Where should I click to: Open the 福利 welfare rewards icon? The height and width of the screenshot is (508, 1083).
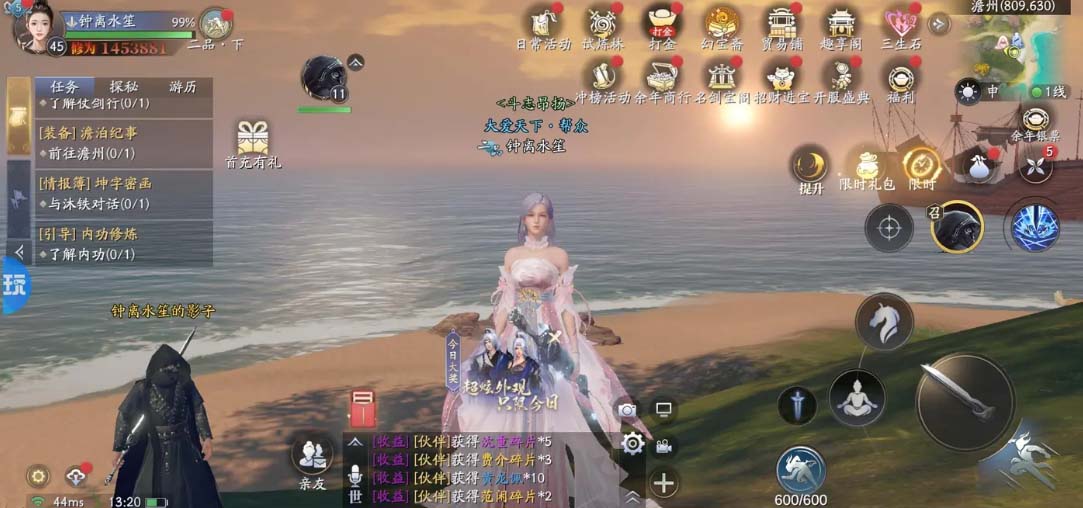pos(899,78)
